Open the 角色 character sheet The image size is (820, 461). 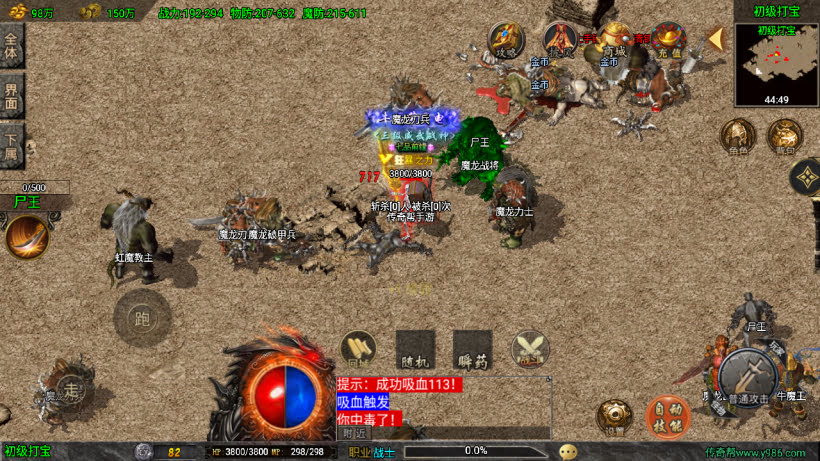click(737, 136)
